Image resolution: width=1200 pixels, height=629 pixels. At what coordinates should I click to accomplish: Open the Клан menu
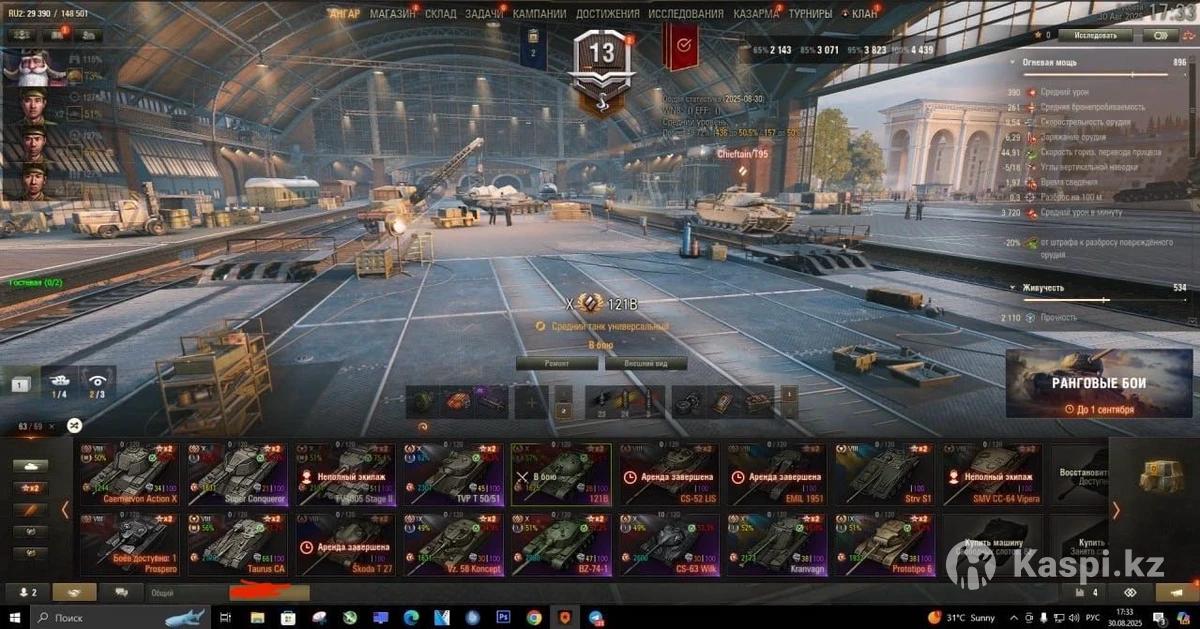(x=864, y=14)
